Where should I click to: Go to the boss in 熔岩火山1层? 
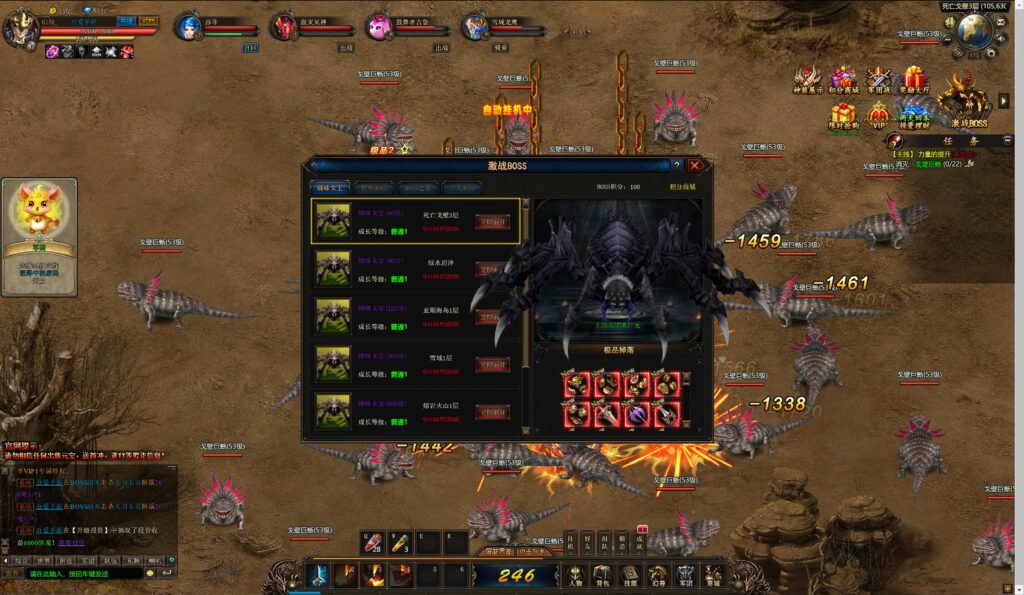491,412
